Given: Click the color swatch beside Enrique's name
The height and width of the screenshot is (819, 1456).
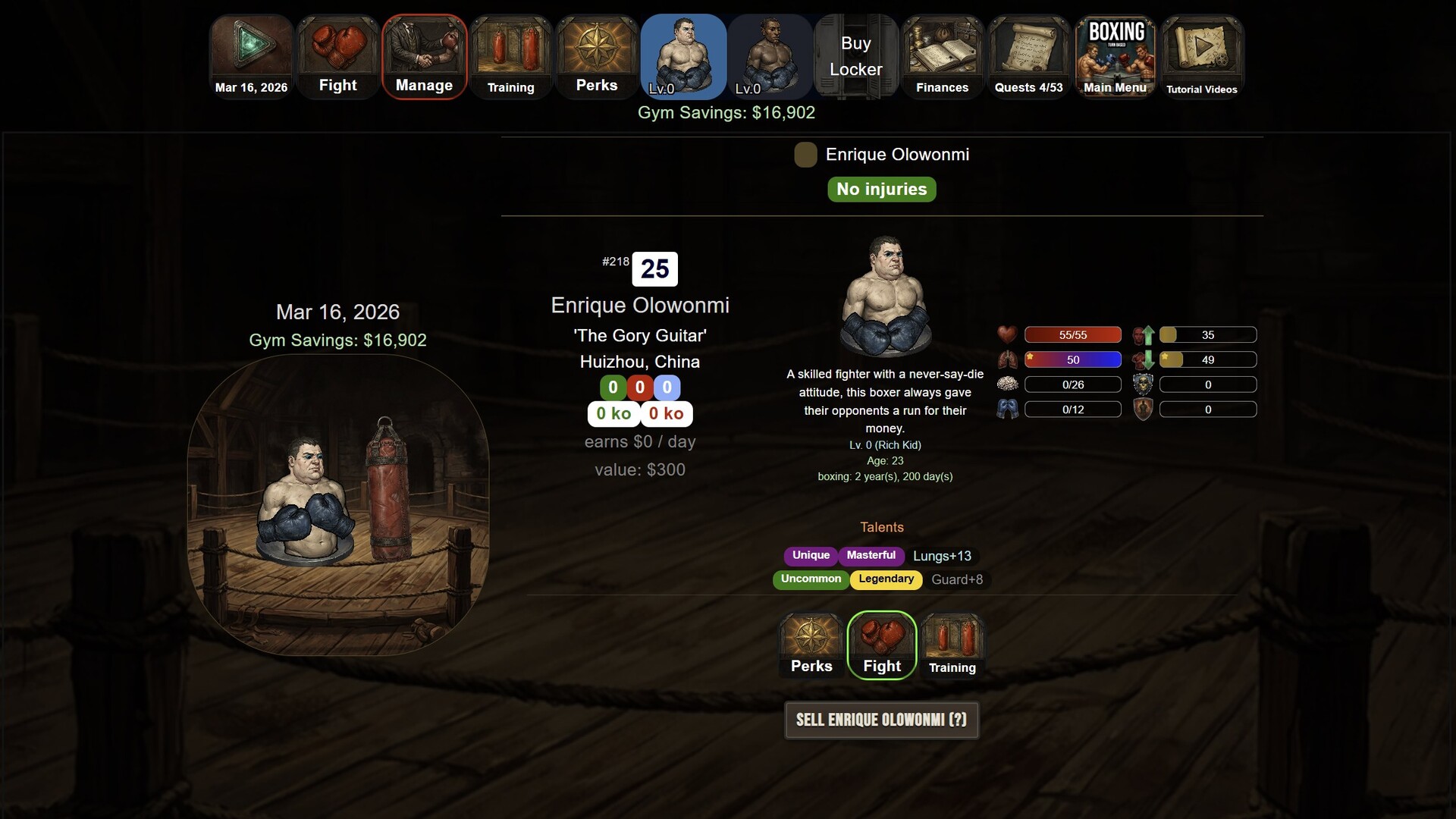Looking at the screenshot, I should [805, 155].
